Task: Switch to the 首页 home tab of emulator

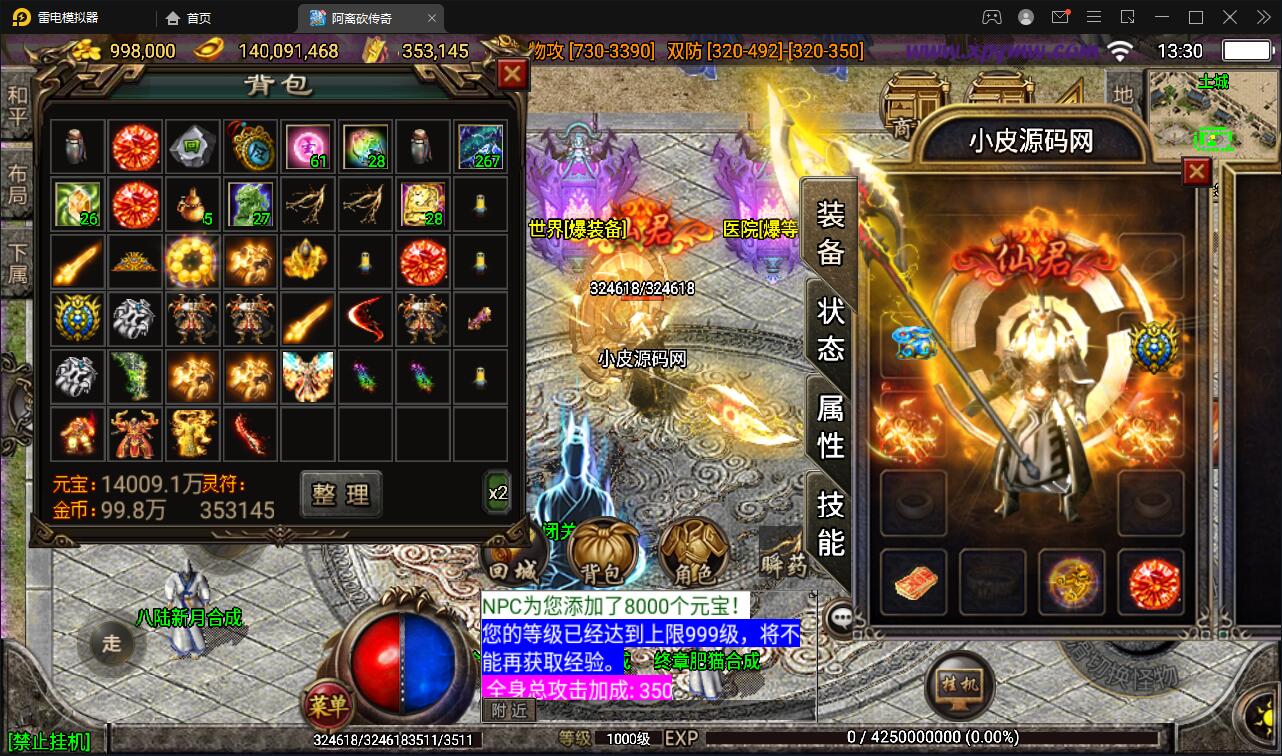Action: pos(189,18)
